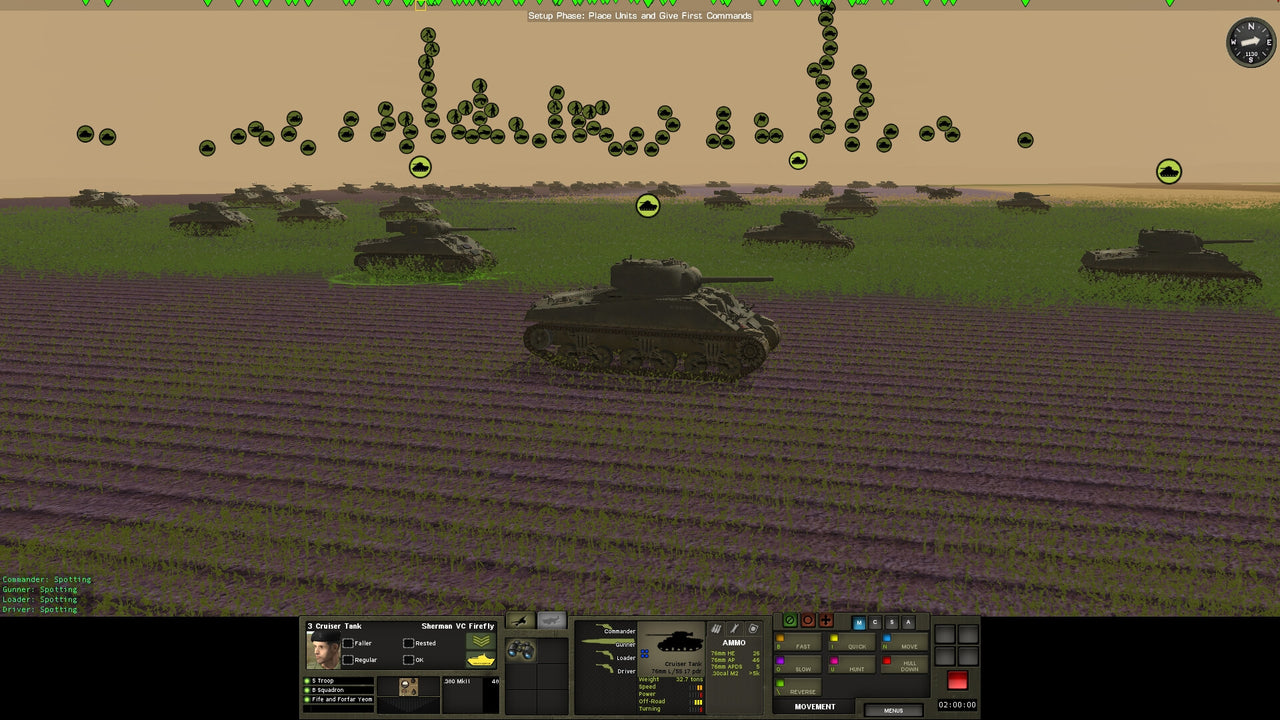Screen dimensions: 1280x720
Task: Click the black crosshair targeting icon
Action: pos(825,620)
